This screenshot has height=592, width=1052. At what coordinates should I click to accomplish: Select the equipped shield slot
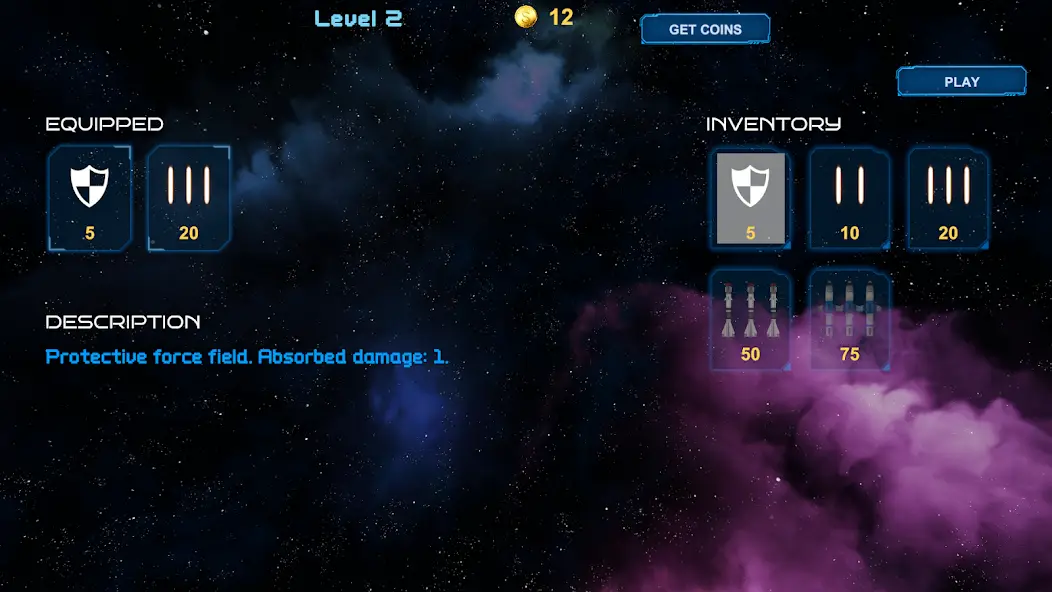pos(90,197)
